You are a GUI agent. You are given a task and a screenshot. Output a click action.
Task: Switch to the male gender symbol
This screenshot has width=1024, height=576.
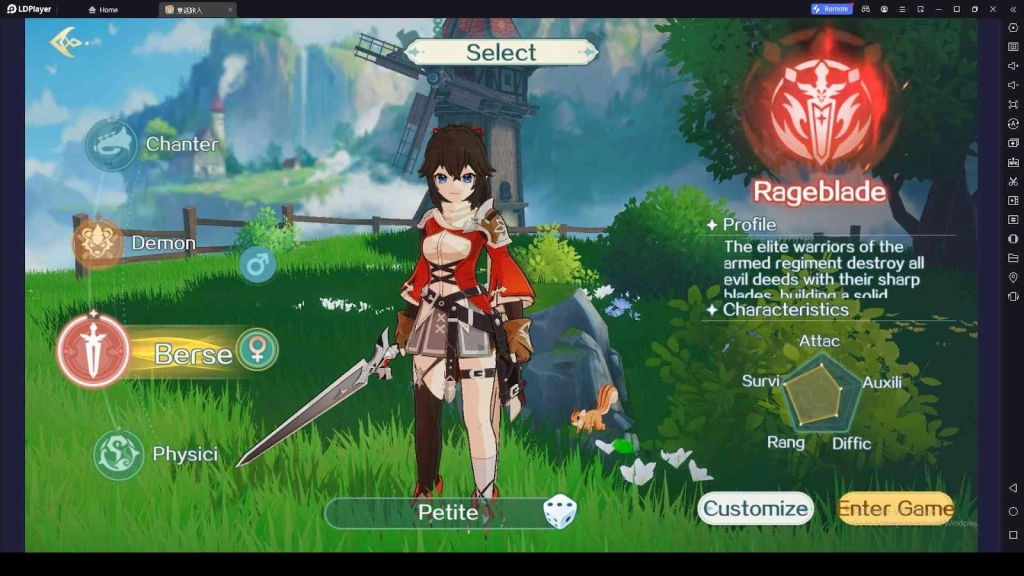257,264
